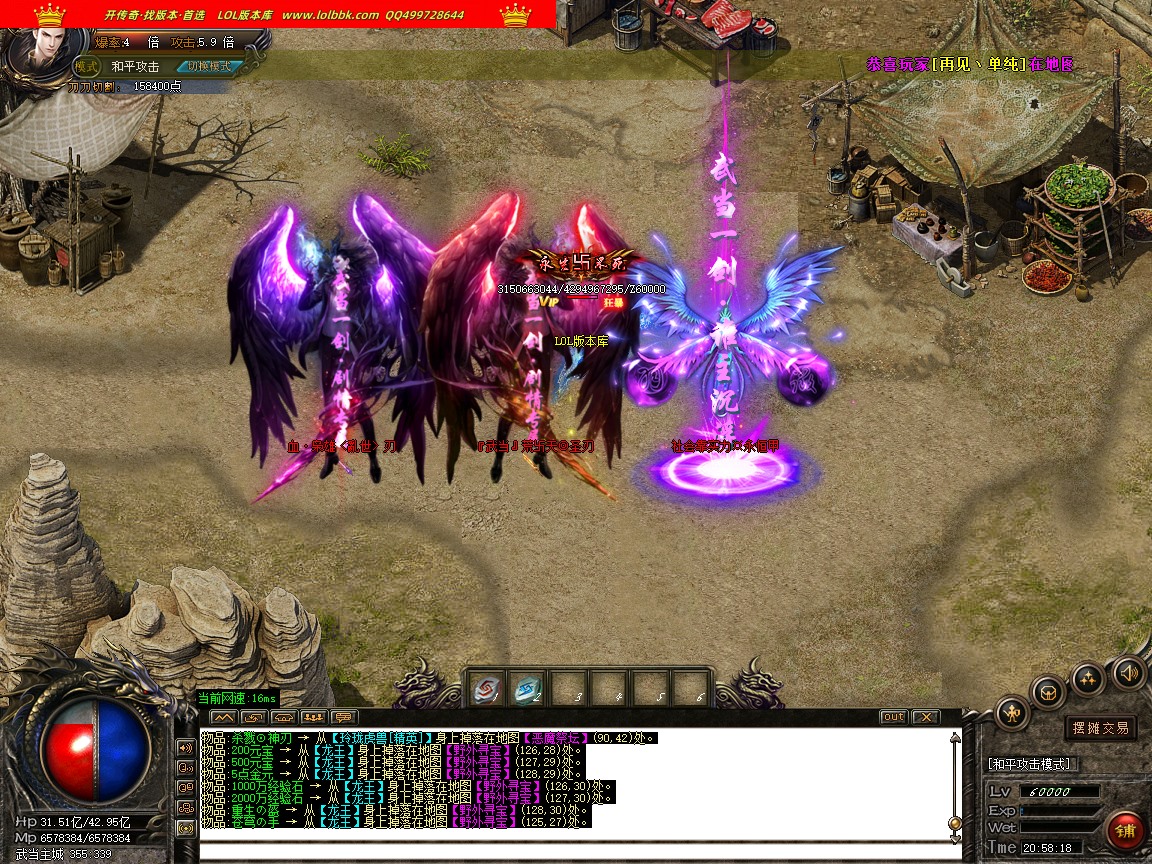Click the 切换模式 switch mode button
This screenshot has width=1152, height=864.
point(209,66)
